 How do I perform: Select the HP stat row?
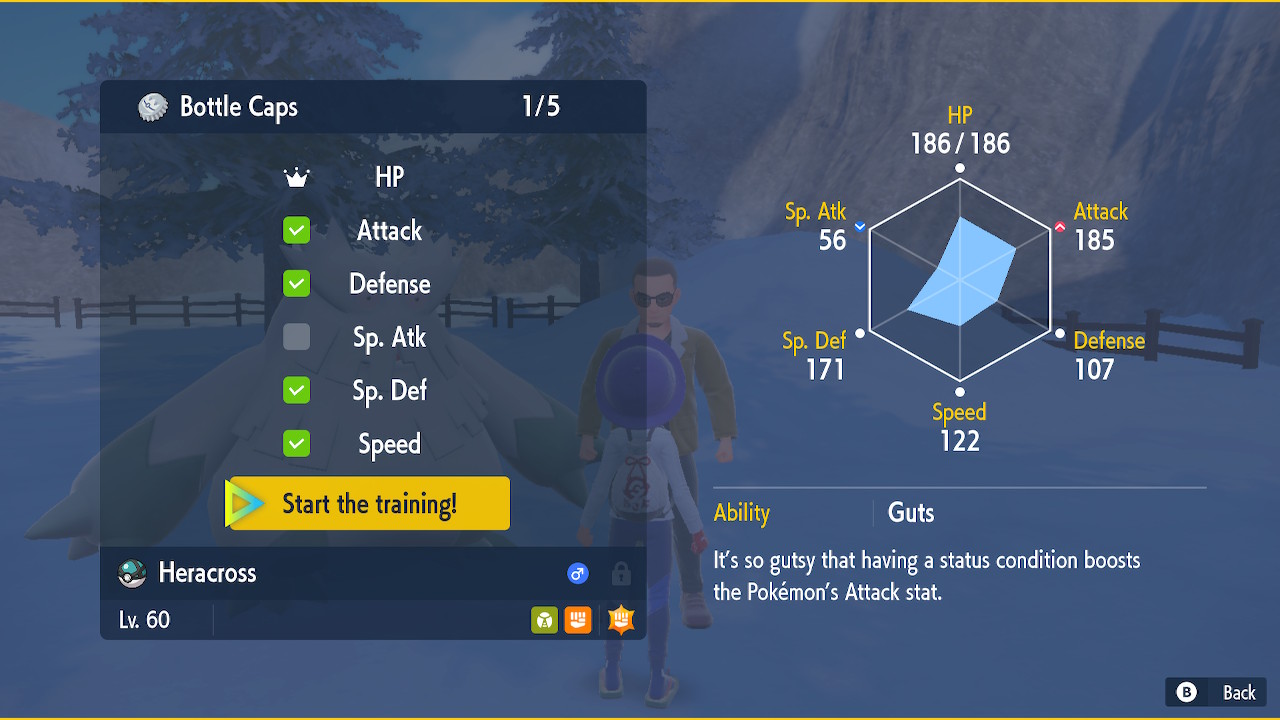coord(388,178)
